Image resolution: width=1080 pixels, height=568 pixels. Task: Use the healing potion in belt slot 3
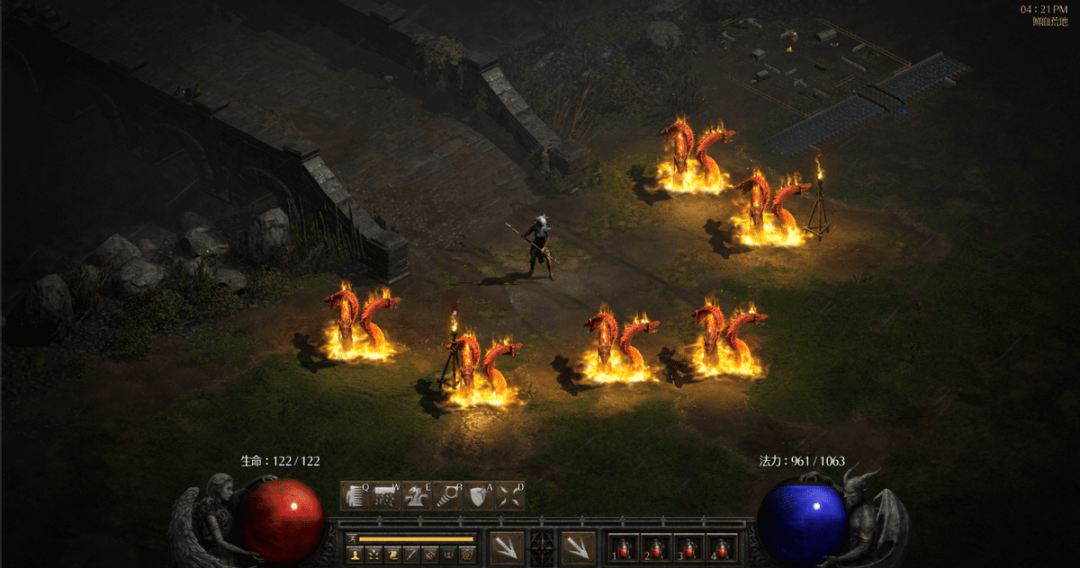coord(688,548)
